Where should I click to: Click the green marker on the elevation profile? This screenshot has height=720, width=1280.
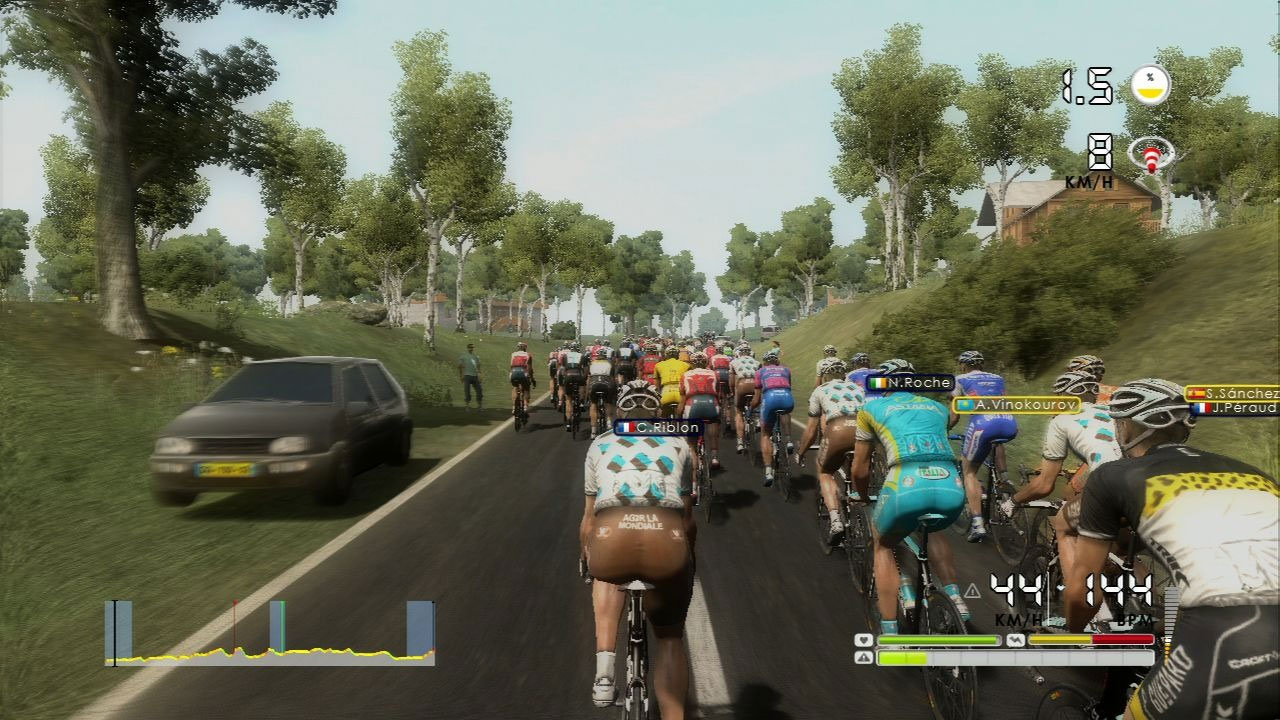pos(283,625)
